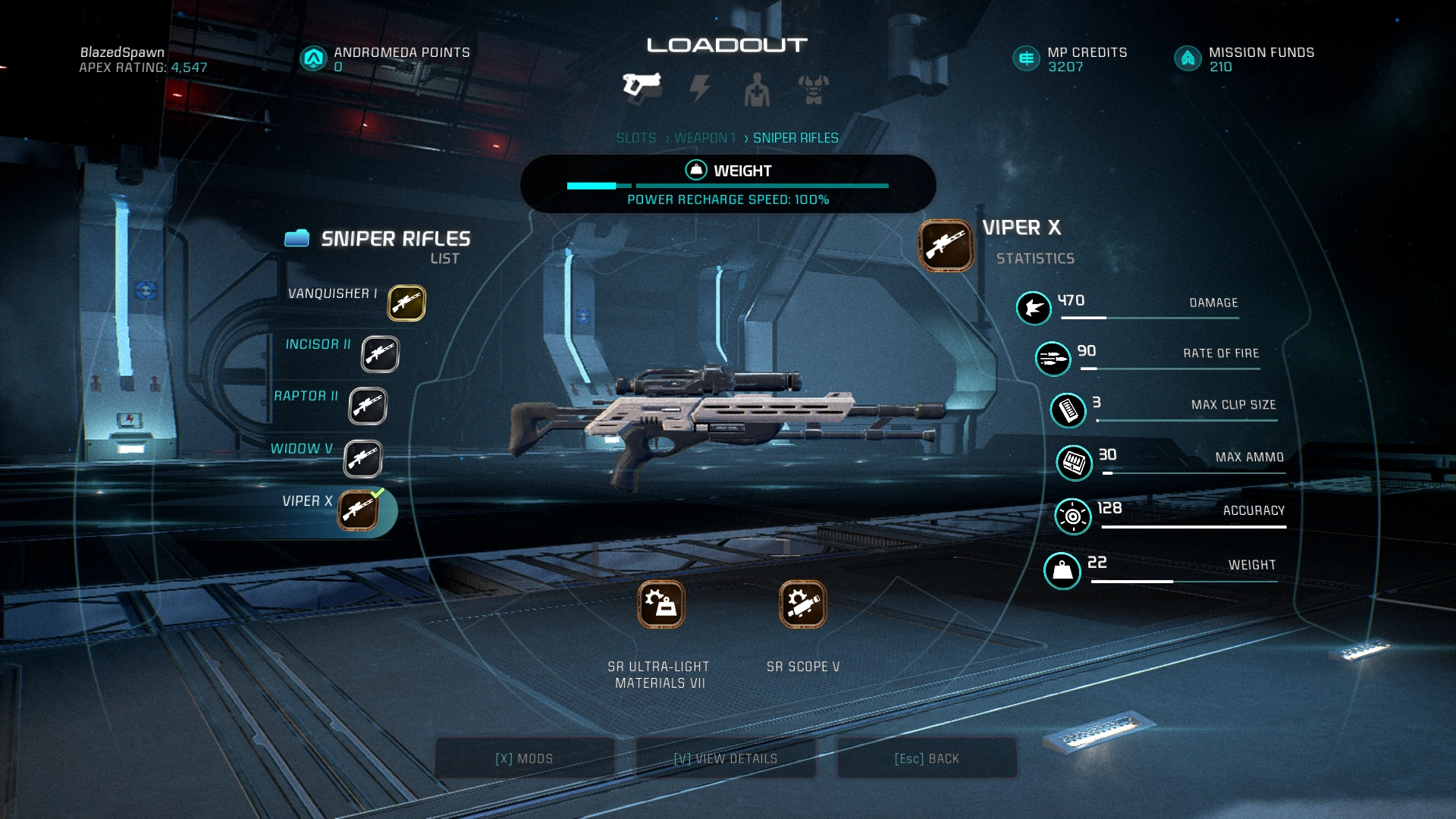This screenshot has width=1456, height=819.
Task: Return to Weapon 1 in the breadcrumb
Action: point(704,138)
